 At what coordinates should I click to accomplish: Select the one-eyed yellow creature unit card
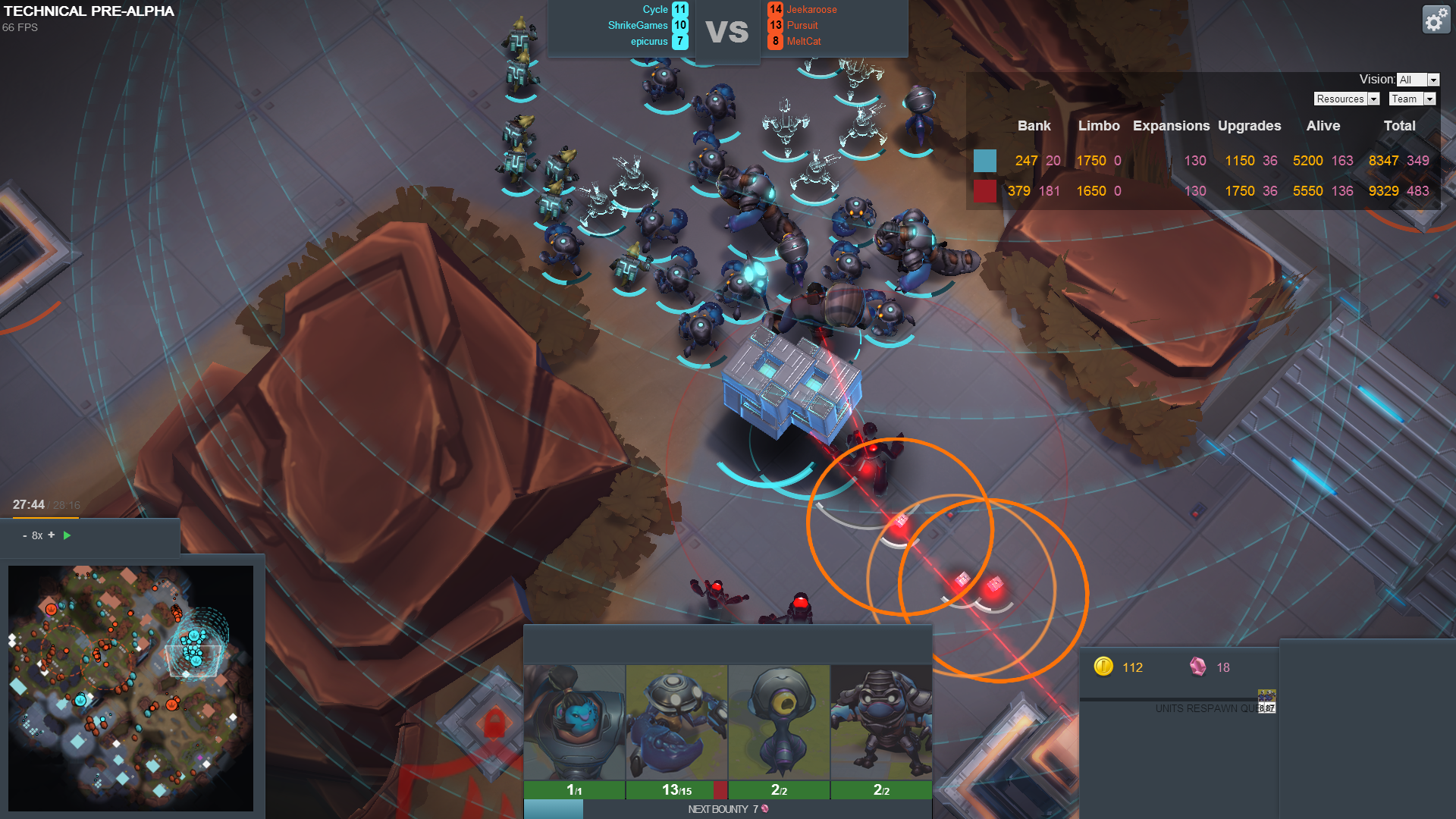[x=779, y=722]
